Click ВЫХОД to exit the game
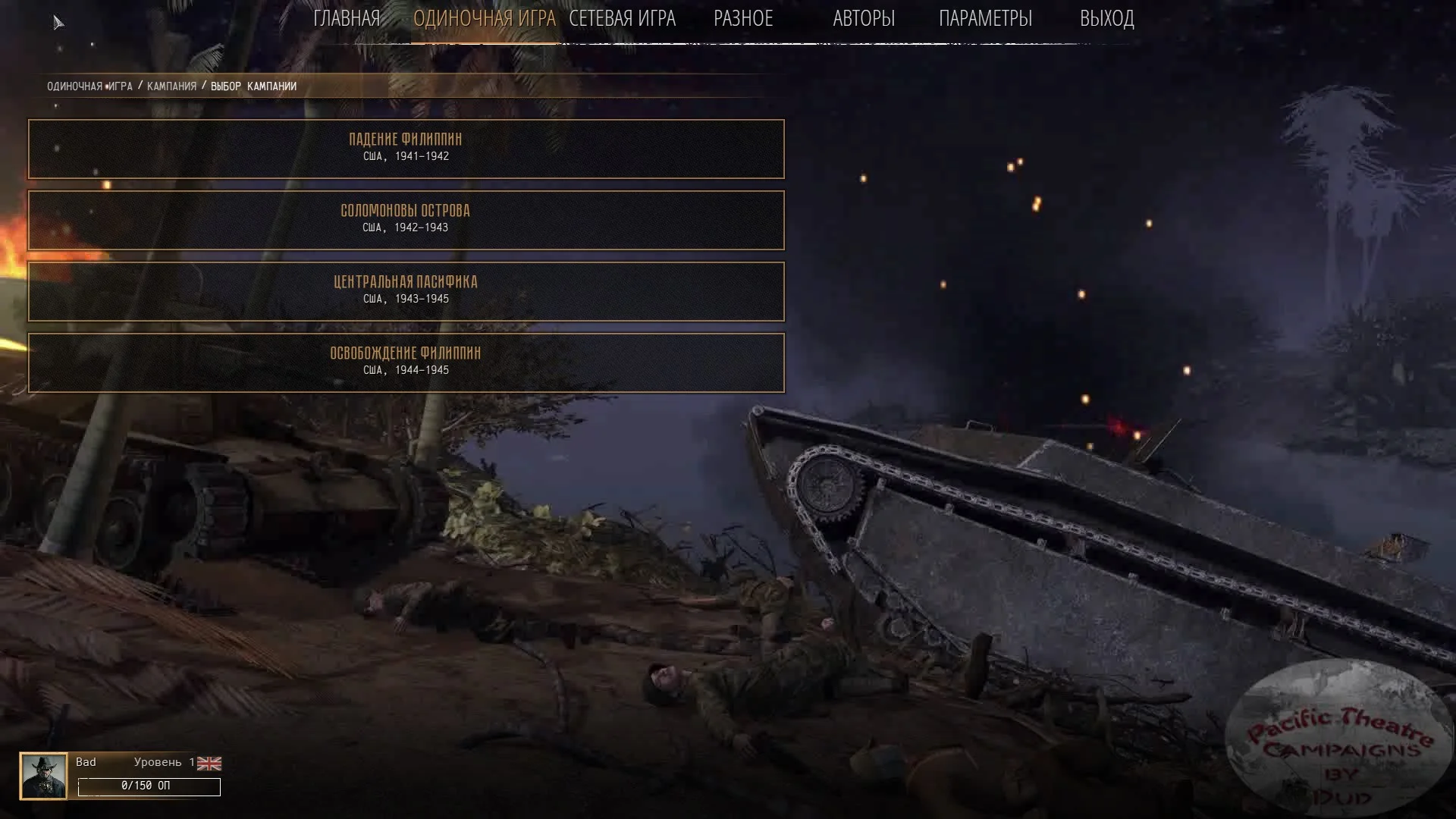The height and width of the screenshot is (819, 1456). coord(1106,18)
